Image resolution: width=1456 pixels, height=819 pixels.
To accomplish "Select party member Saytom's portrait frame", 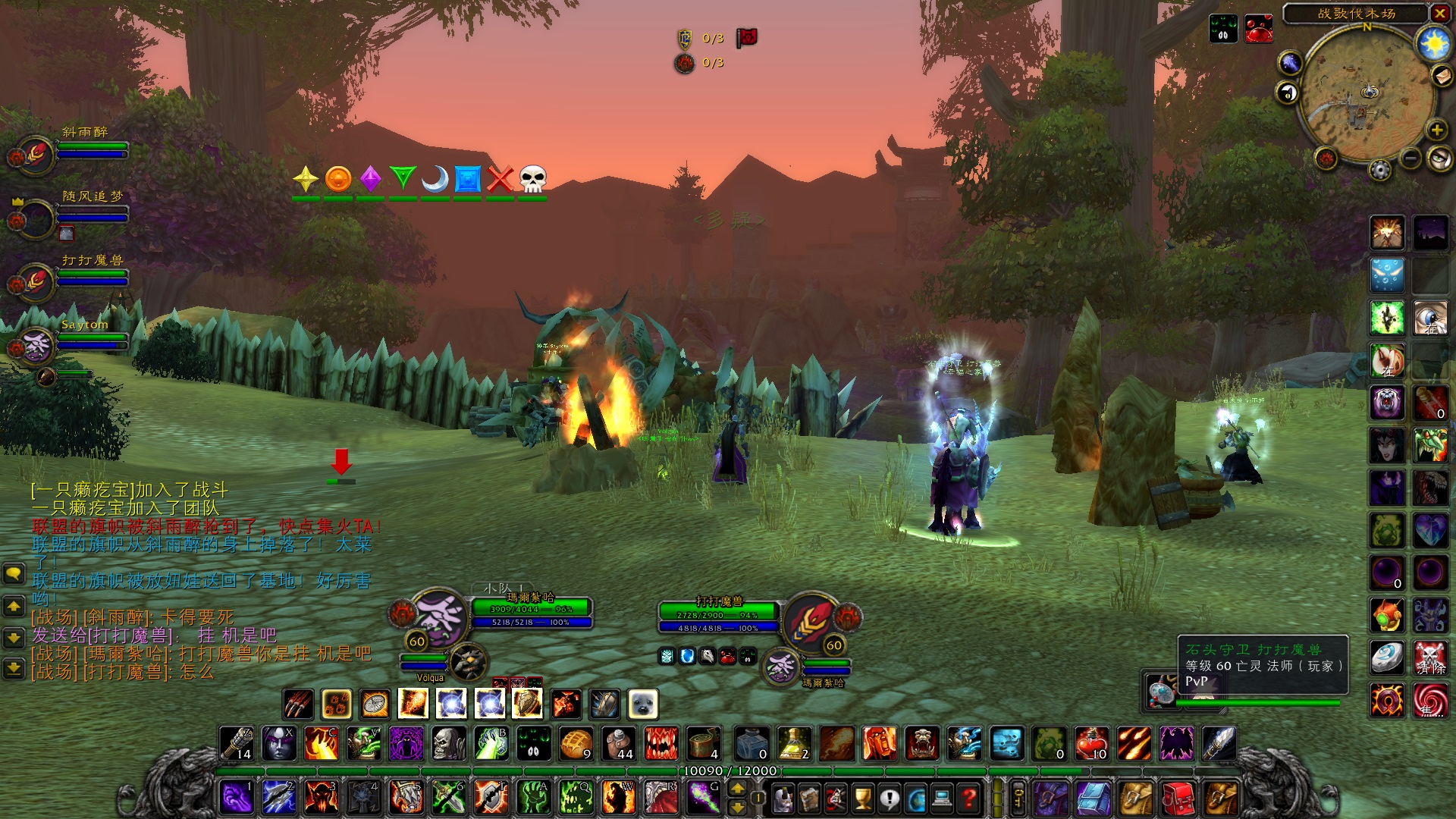I will [x=36, y=346].
